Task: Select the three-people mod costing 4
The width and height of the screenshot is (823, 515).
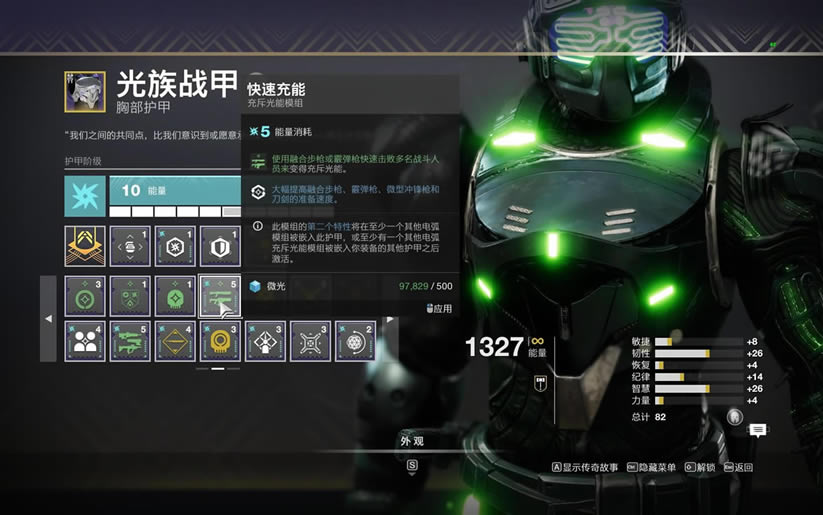Action: pyautogui.click(x=85, y=341)
